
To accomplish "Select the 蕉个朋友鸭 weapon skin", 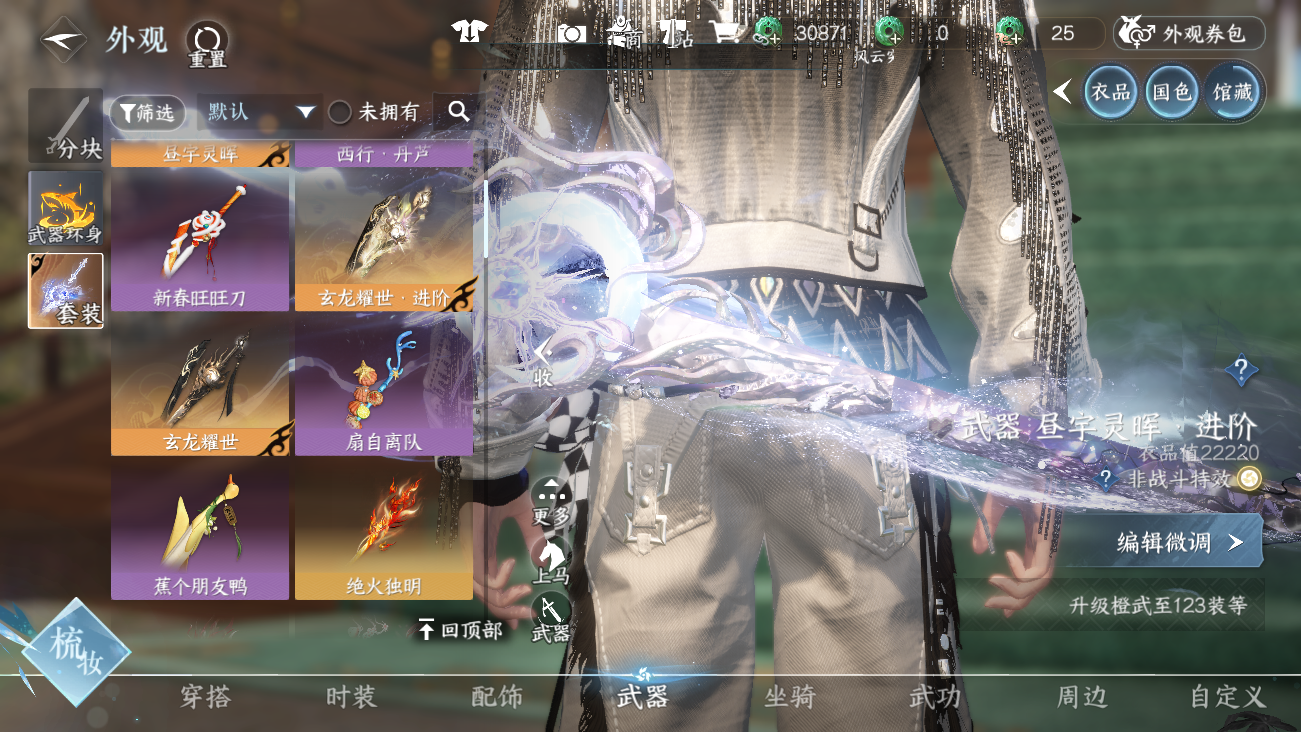I will coord(200,530).
